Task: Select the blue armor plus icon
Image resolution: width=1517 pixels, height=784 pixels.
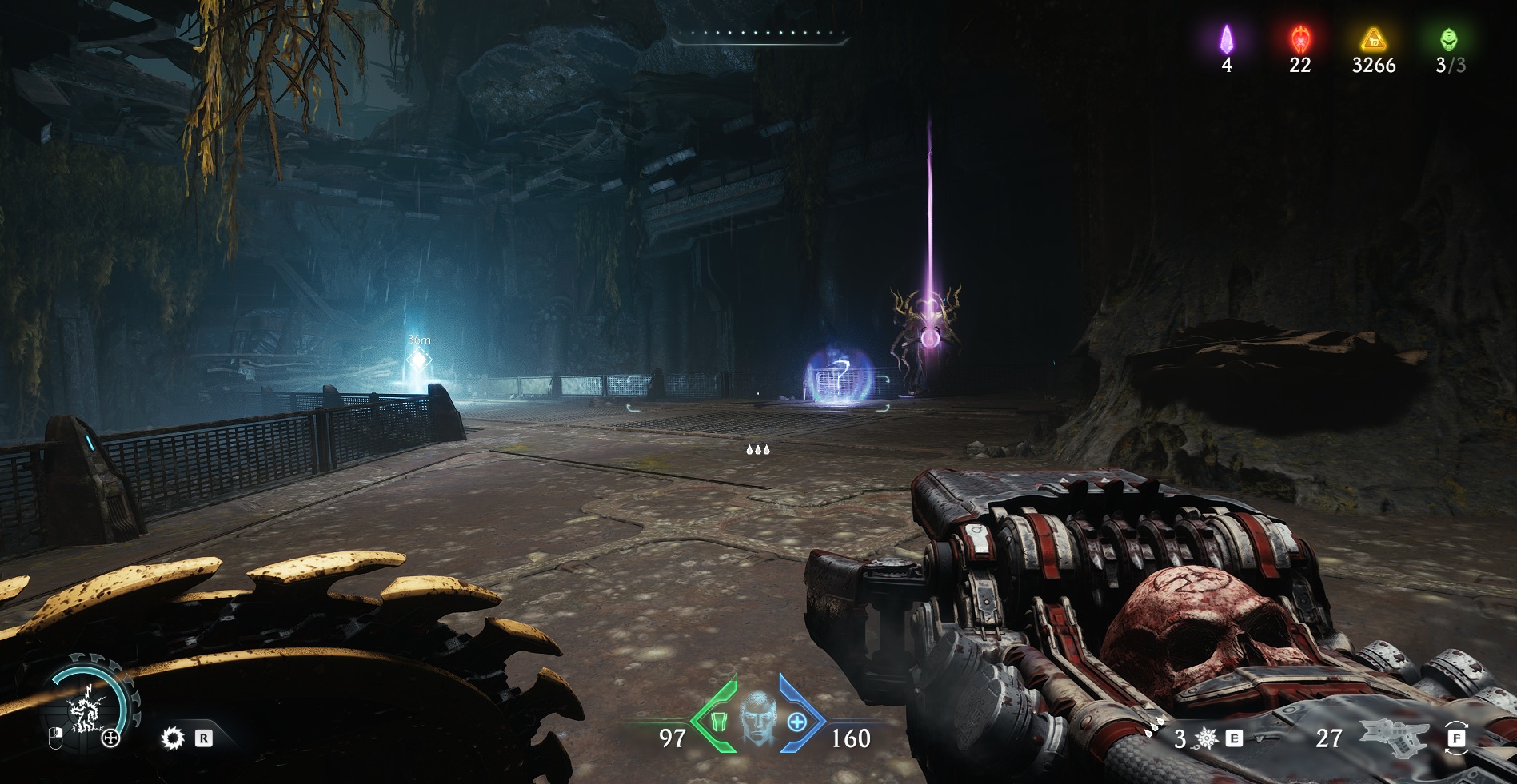Action: [796, 722]
